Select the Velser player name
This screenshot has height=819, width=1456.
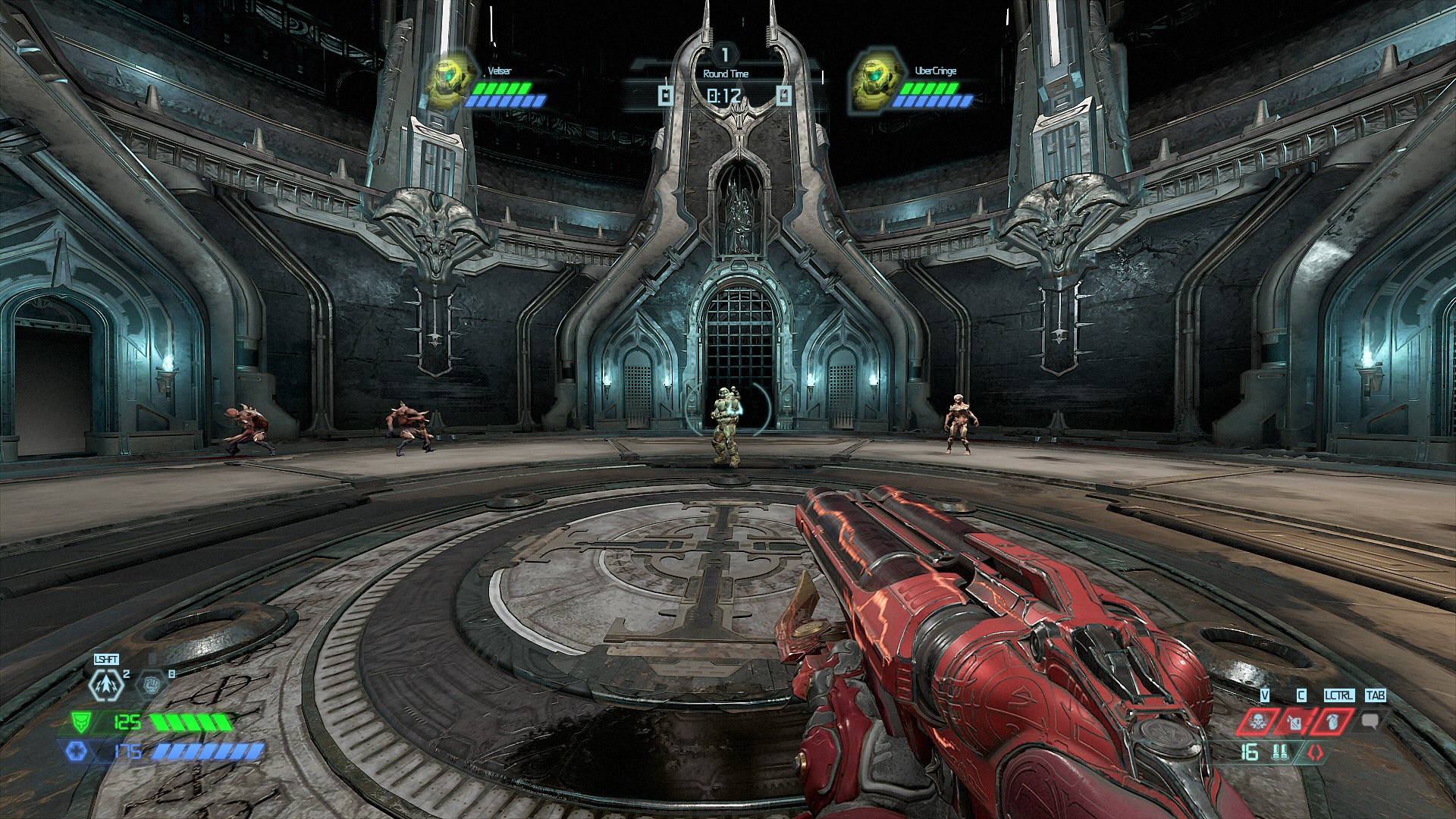pos(500,70)
